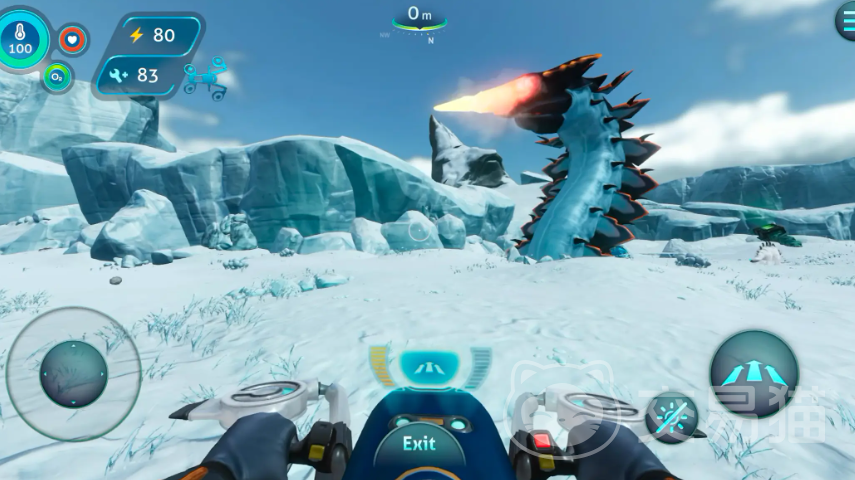The image size is (855, 480).
Task: Toggle the vehicle headlights button
Action: [671, 416]
